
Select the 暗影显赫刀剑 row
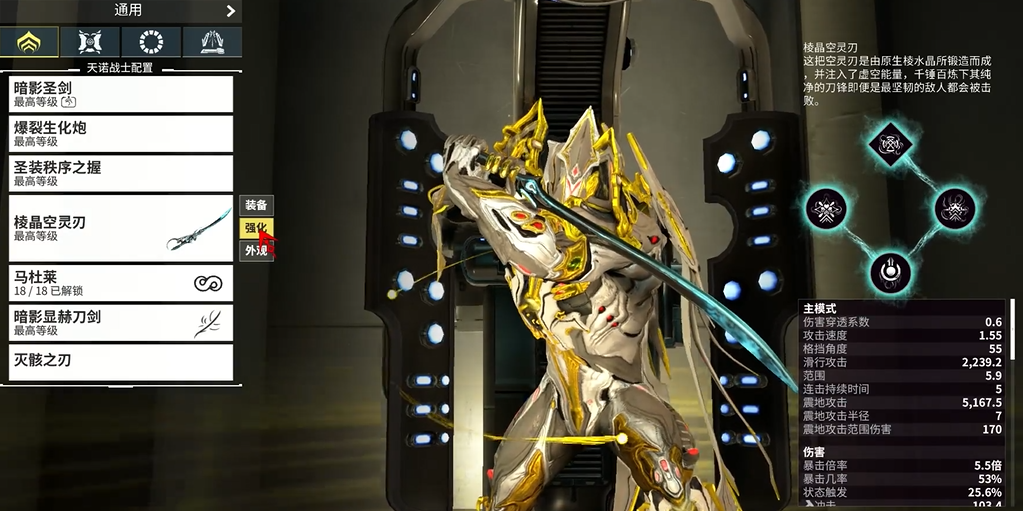[x=121, y=322]
